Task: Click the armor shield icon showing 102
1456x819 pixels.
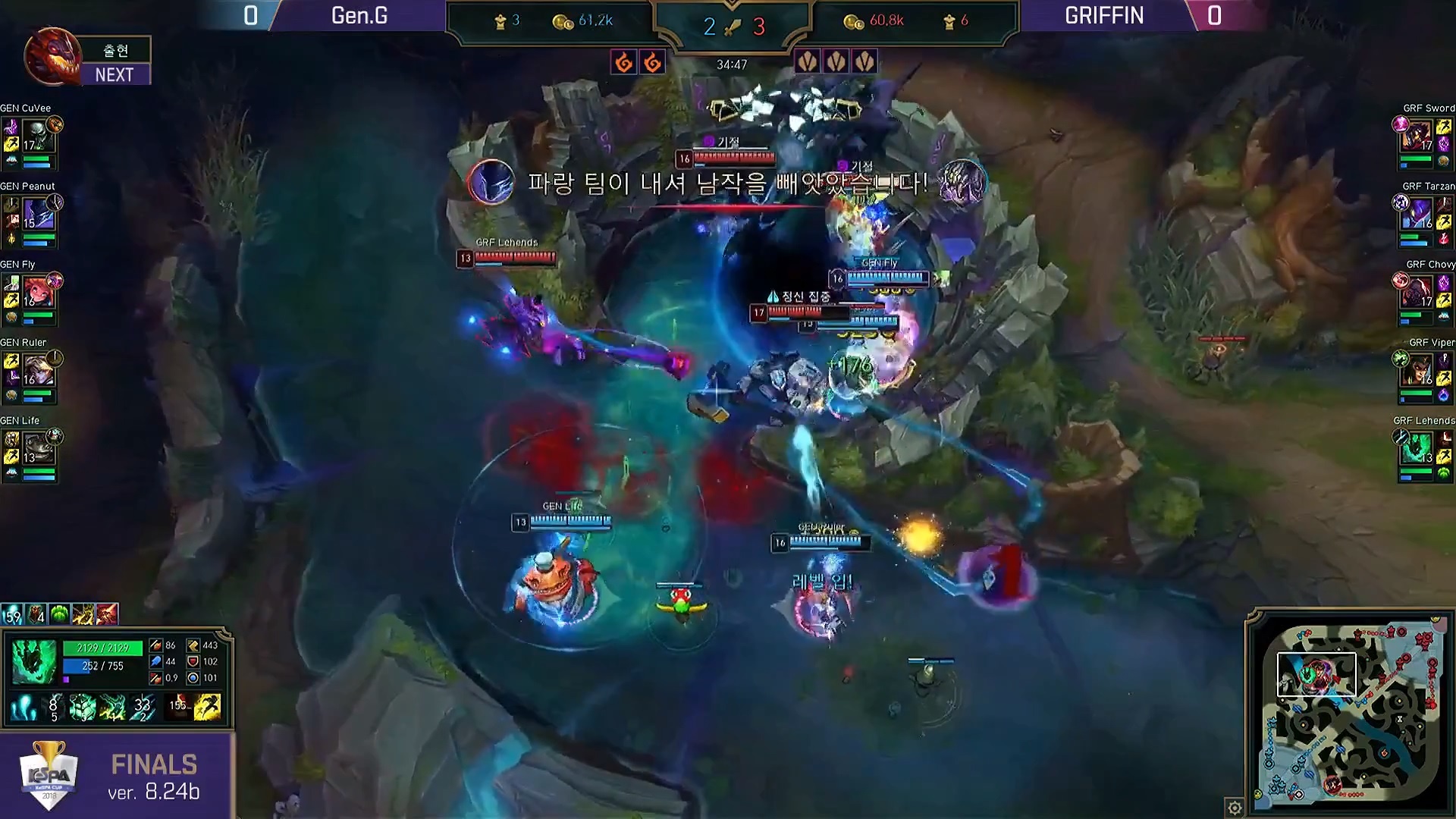Action: (193, 661)
